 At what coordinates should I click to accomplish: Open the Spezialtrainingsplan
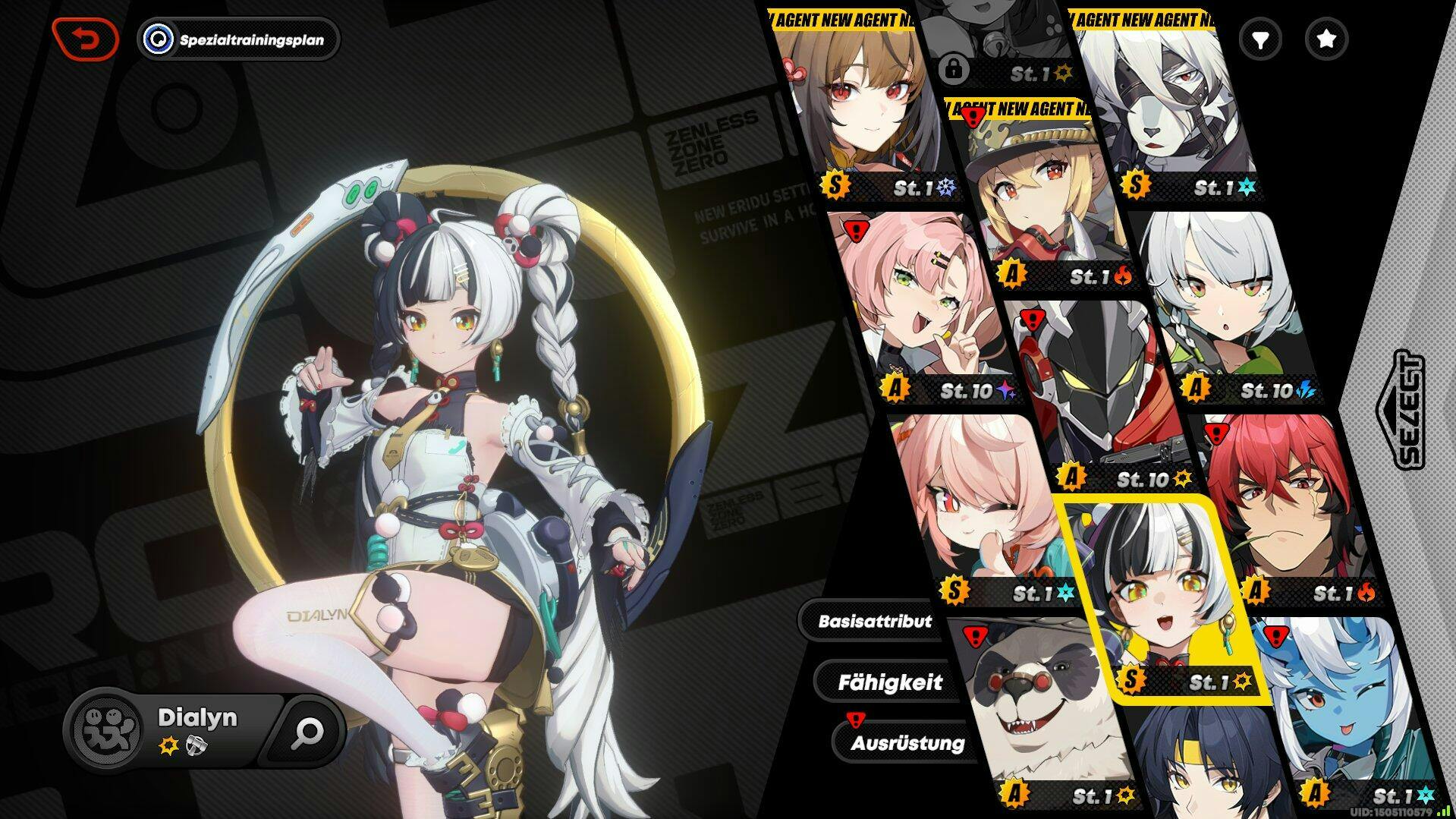click(x=240, y=39)
